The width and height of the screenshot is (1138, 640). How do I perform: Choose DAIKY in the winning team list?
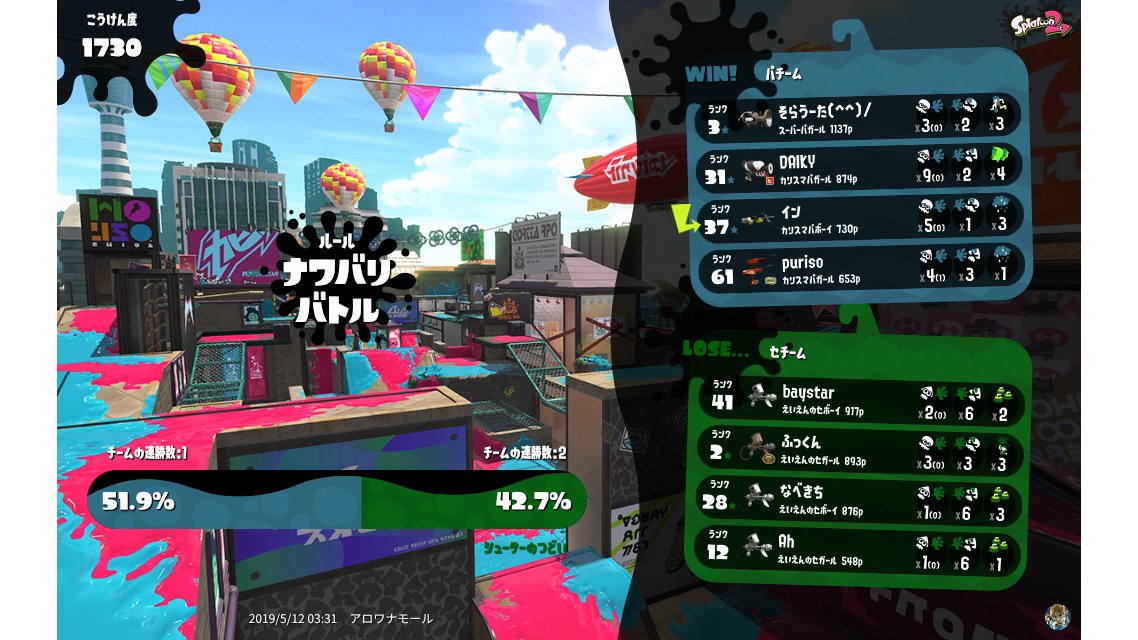[858, 166]
